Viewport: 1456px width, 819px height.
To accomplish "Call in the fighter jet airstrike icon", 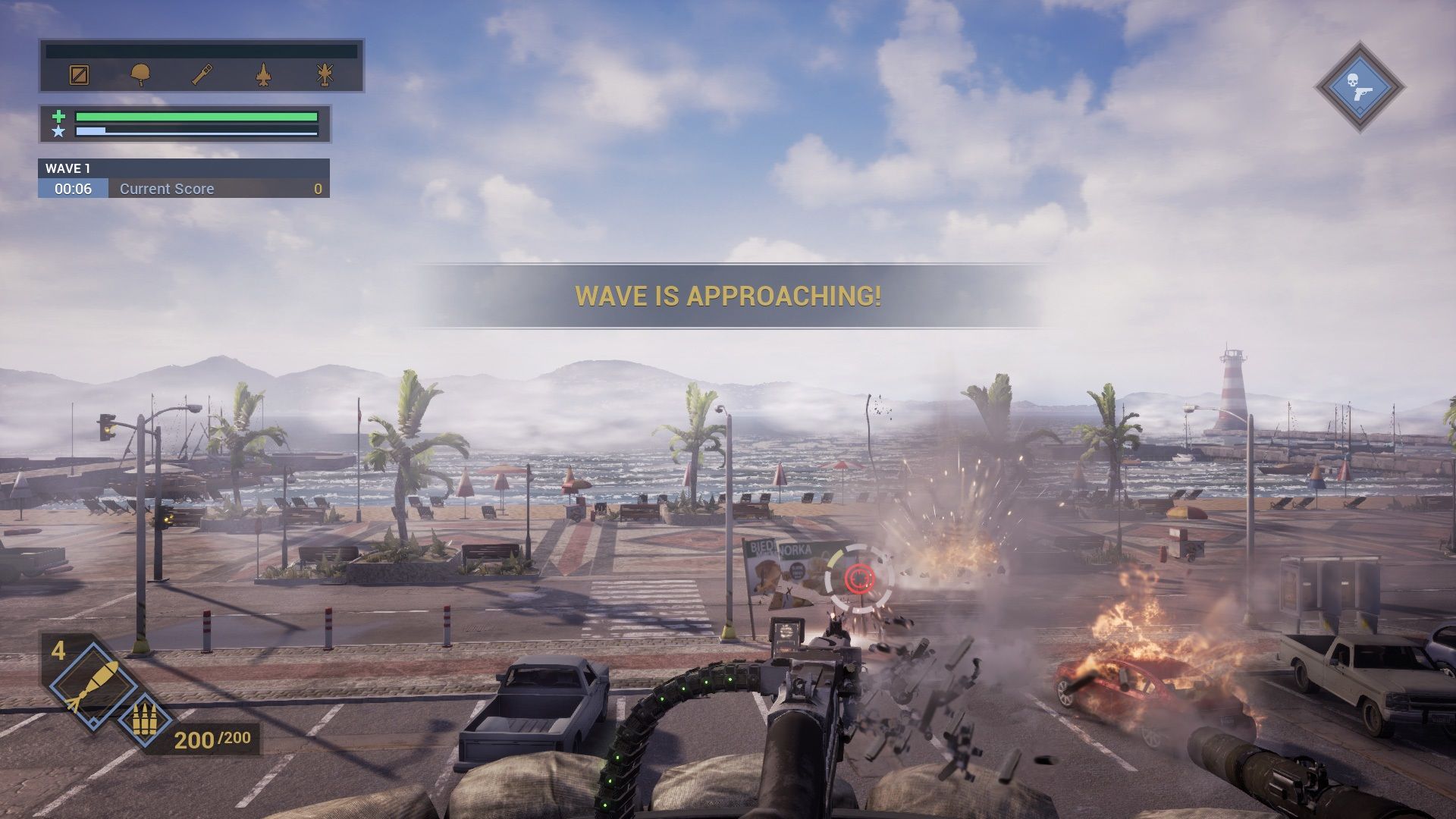I will pyautogui.click(x=262, y=76).
